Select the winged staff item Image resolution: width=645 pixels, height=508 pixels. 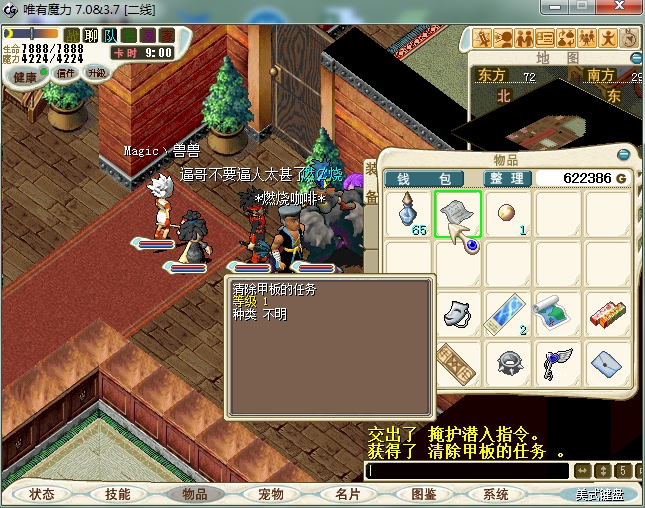(558, 360)
